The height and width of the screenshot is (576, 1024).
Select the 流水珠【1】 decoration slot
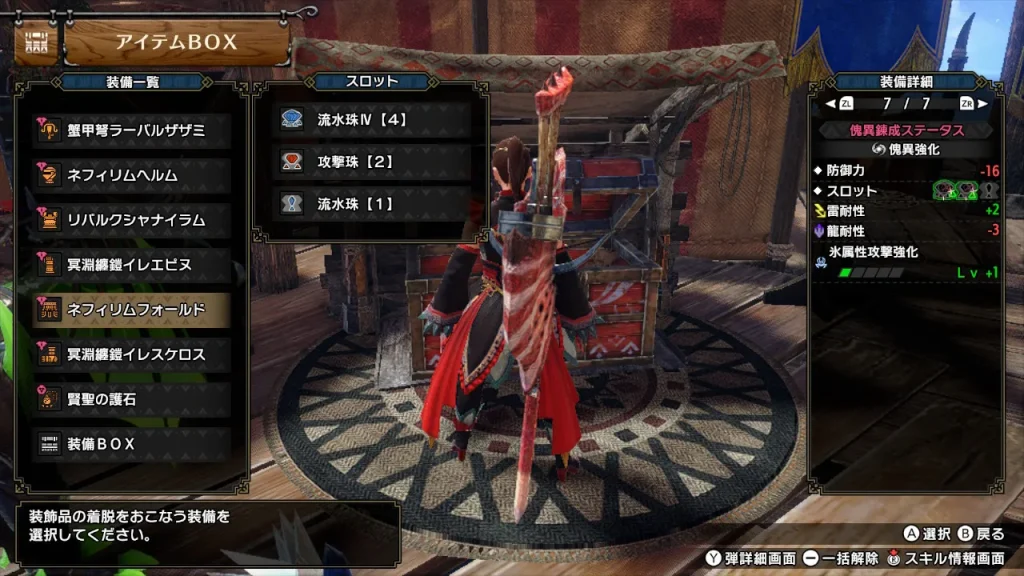372,203
